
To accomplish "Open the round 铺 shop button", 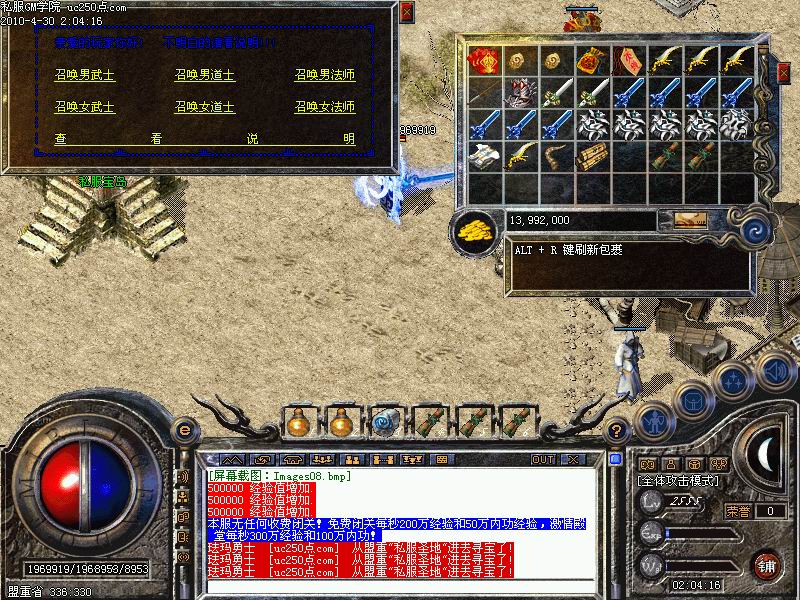I will pyautogui.click(x=768, y=565).
